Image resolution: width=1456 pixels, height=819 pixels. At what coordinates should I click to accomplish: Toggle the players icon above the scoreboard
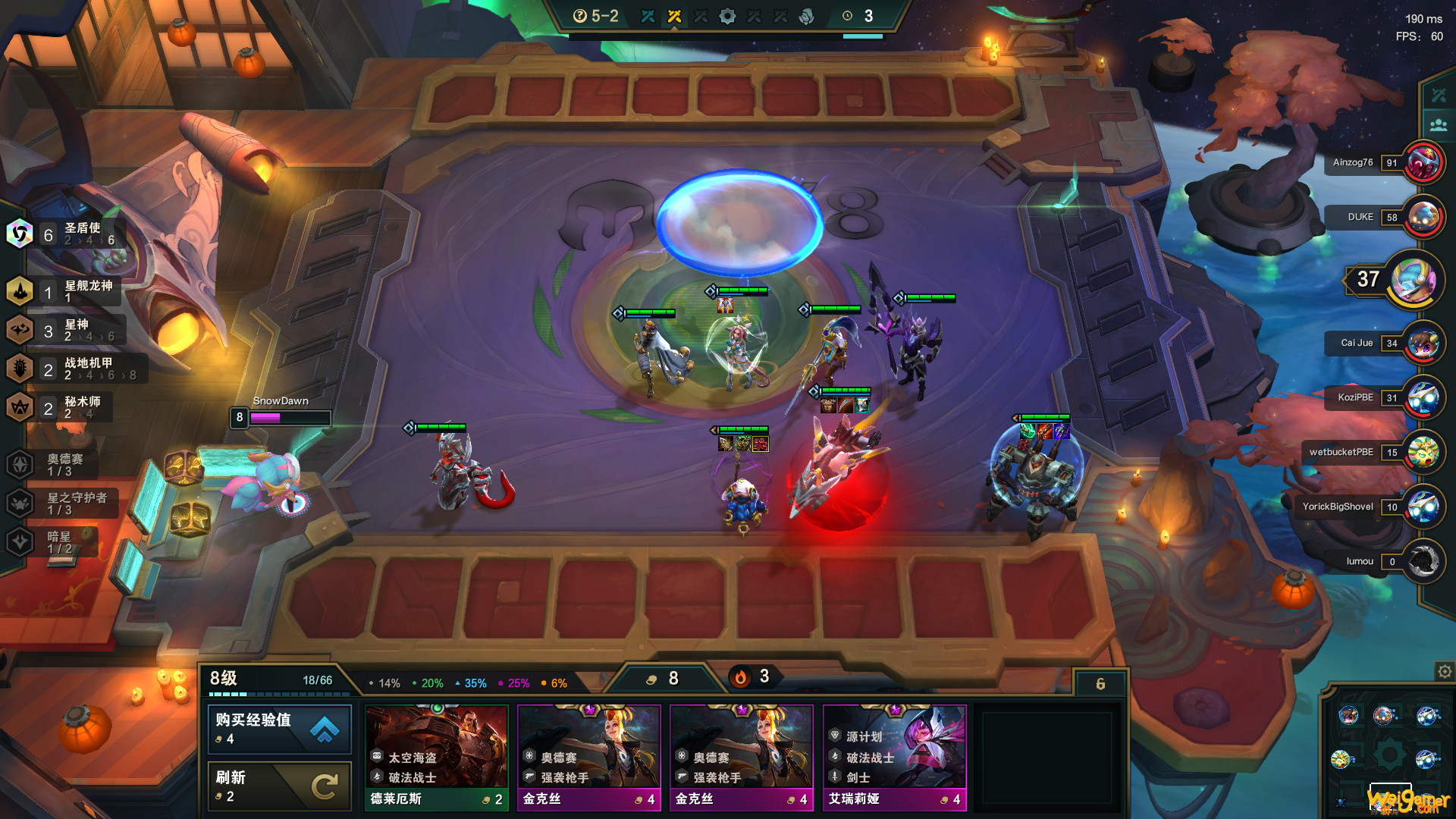(x=1438, y=125)
